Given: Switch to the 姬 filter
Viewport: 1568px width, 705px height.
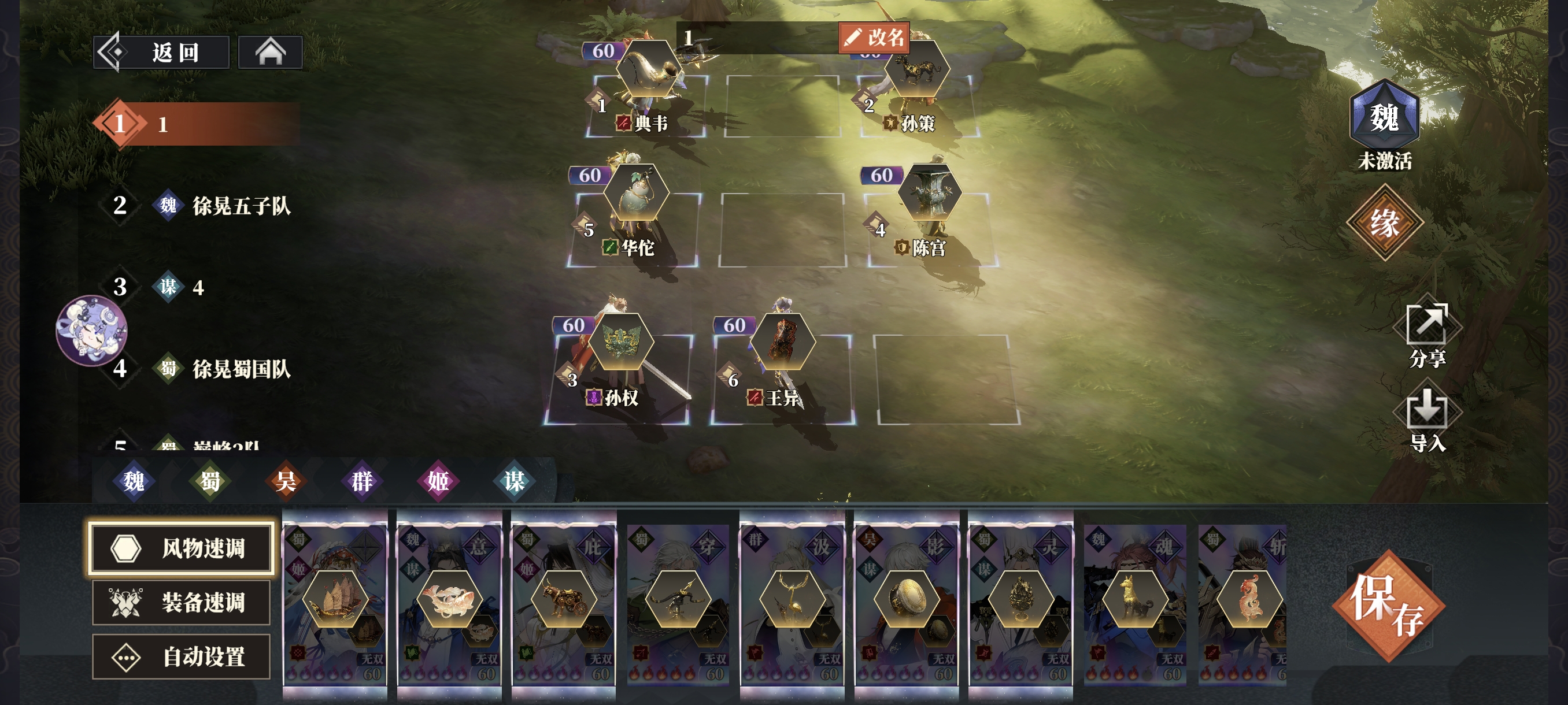Looking at the screenshot, I should (438, 481).
